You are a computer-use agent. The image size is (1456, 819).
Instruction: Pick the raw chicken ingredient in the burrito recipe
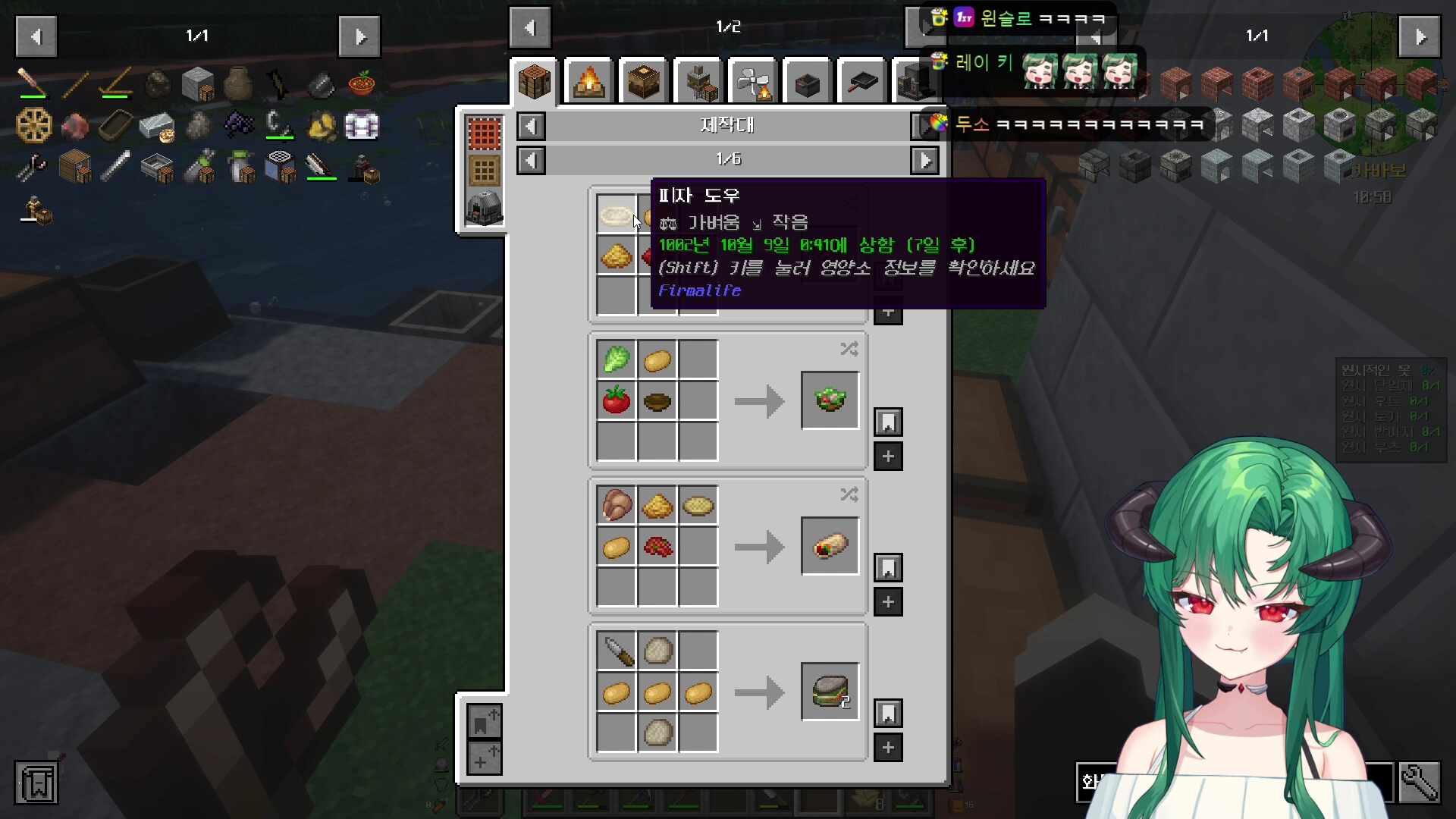(616, 505)
